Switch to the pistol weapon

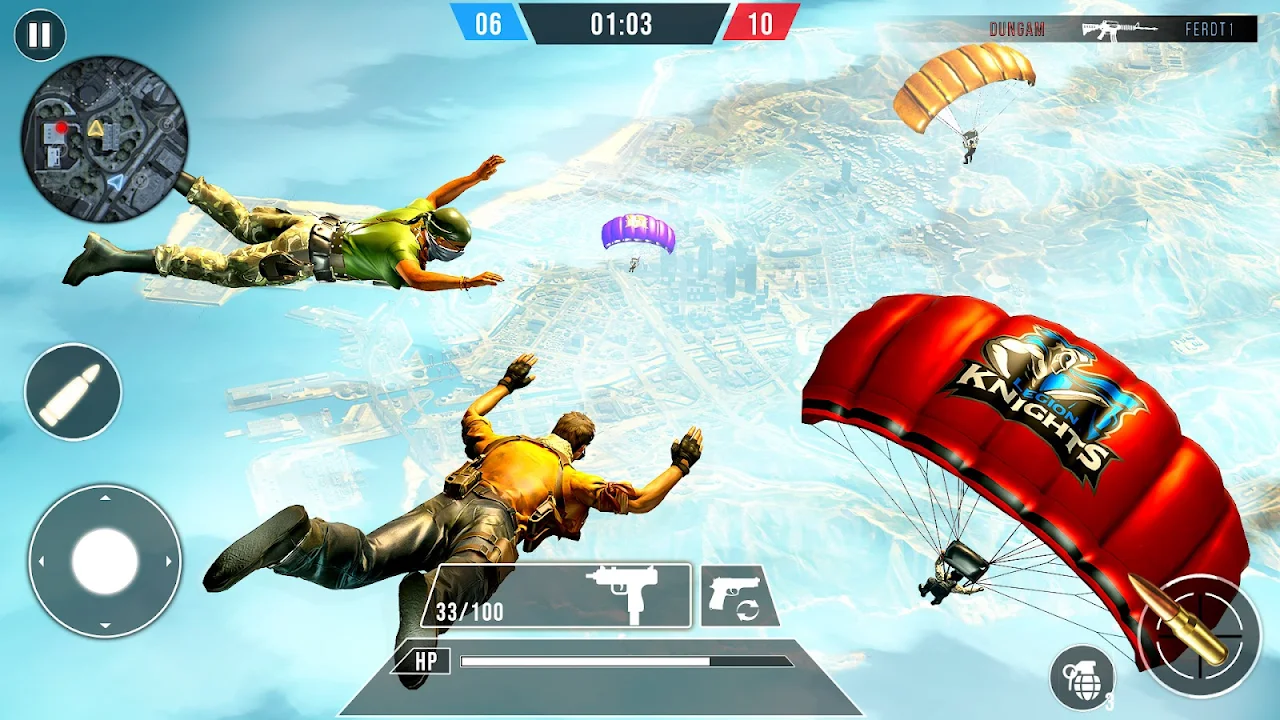coord(739,597)
